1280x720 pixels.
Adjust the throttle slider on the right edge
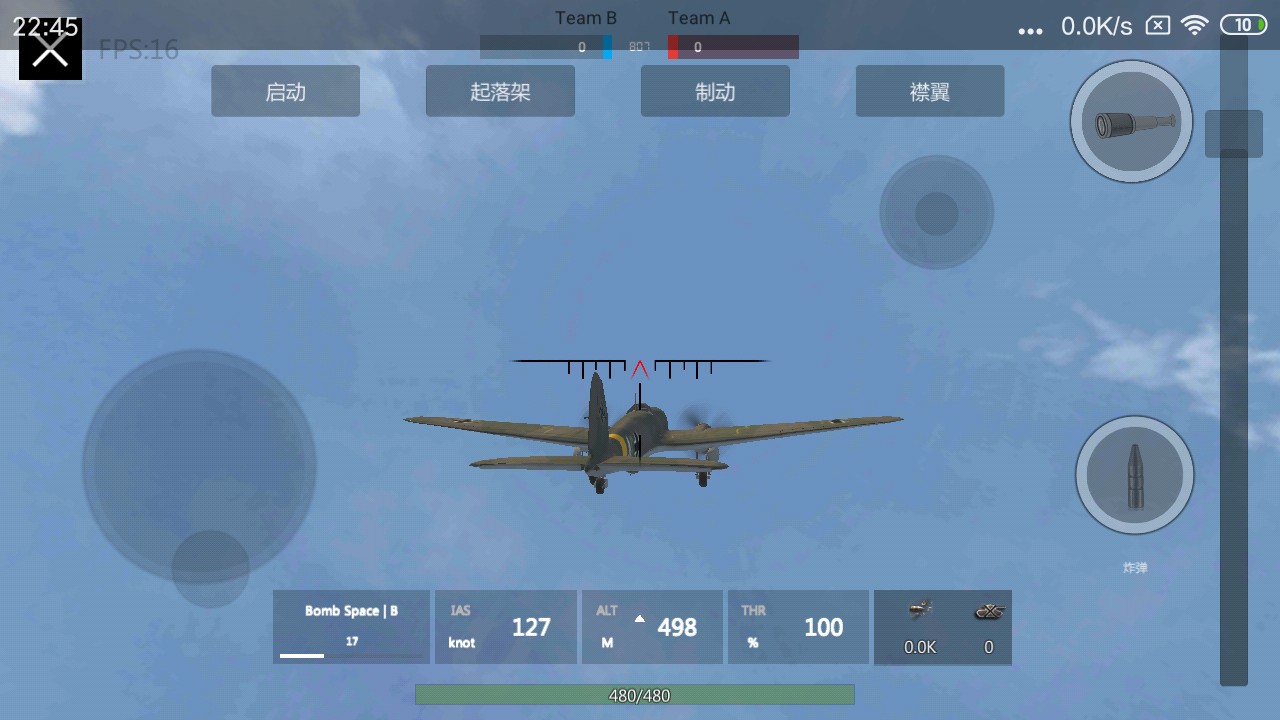[x=1234, y=133]
